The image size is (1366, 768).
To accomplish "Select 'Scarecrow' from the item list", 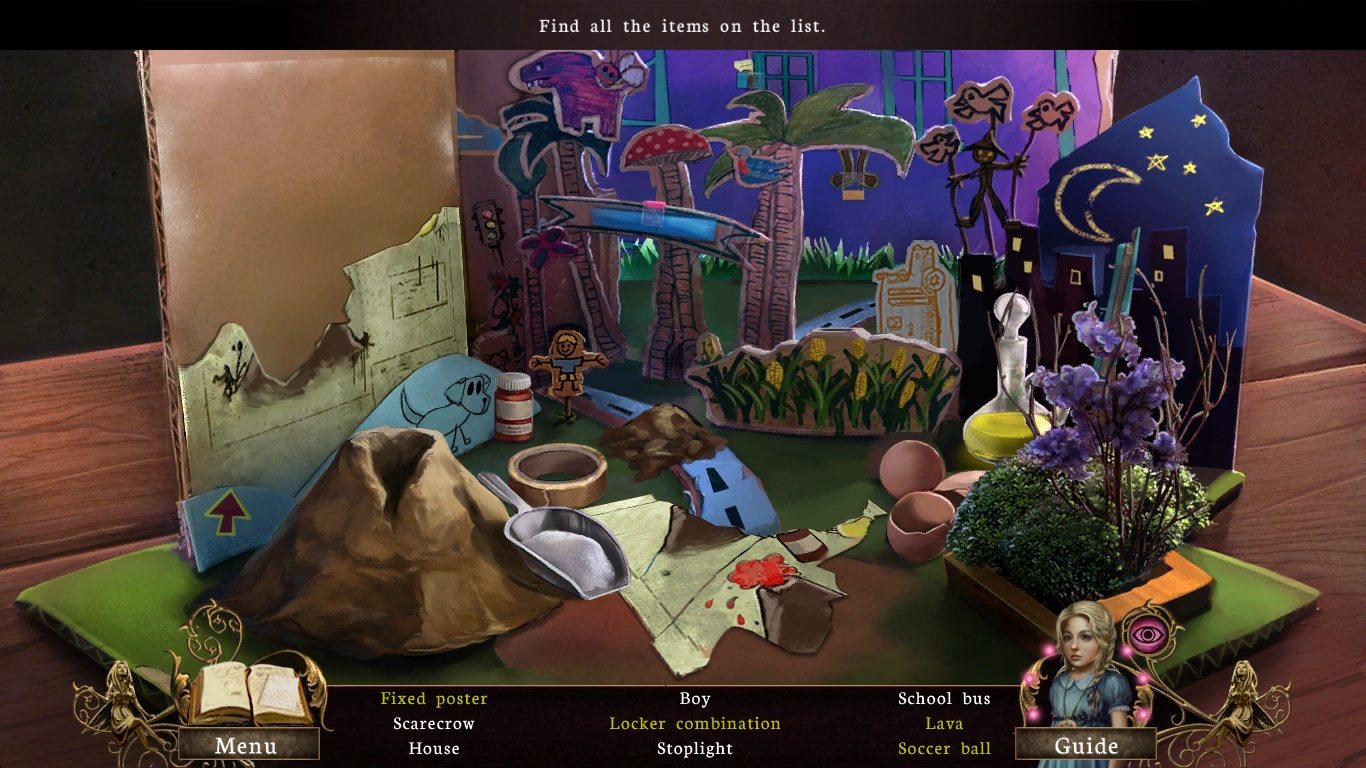I will point(433,723).
